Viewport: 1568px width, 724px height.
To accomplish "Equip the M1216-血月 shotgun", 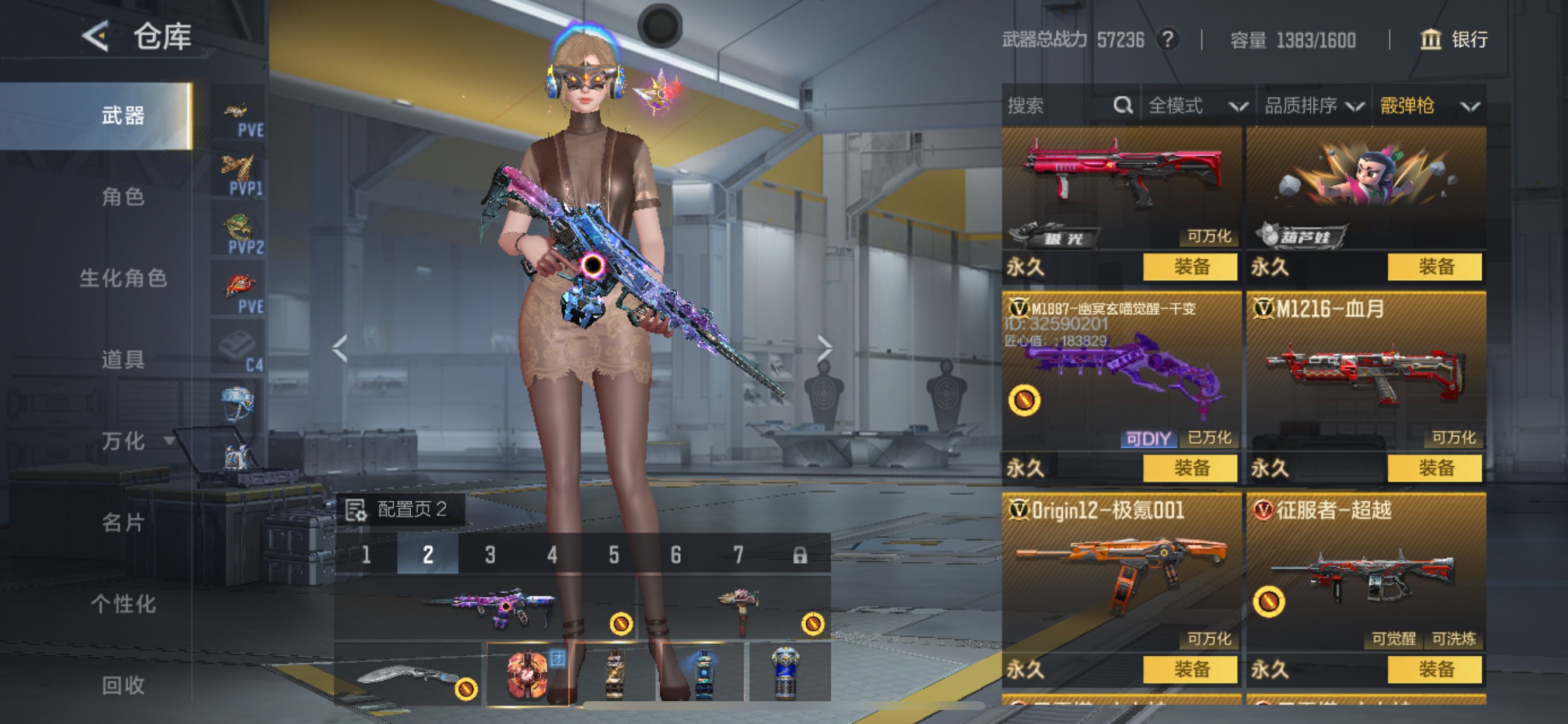I will tap(1434, 468).
